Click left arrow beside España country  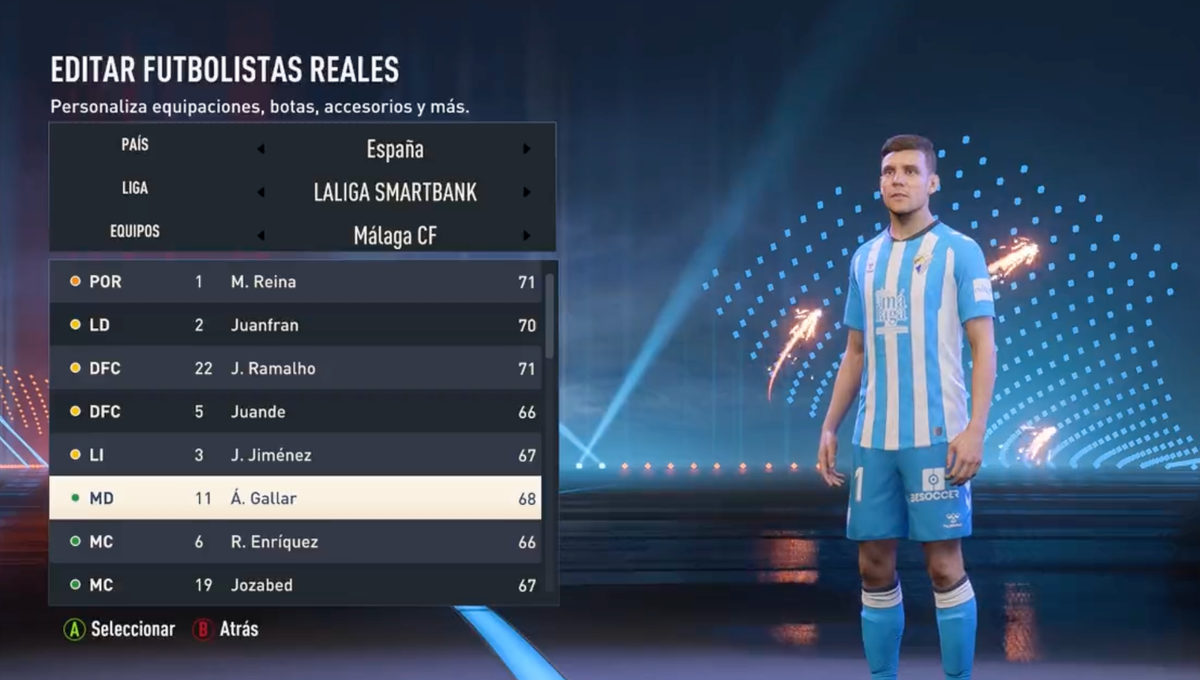point(261,150)
